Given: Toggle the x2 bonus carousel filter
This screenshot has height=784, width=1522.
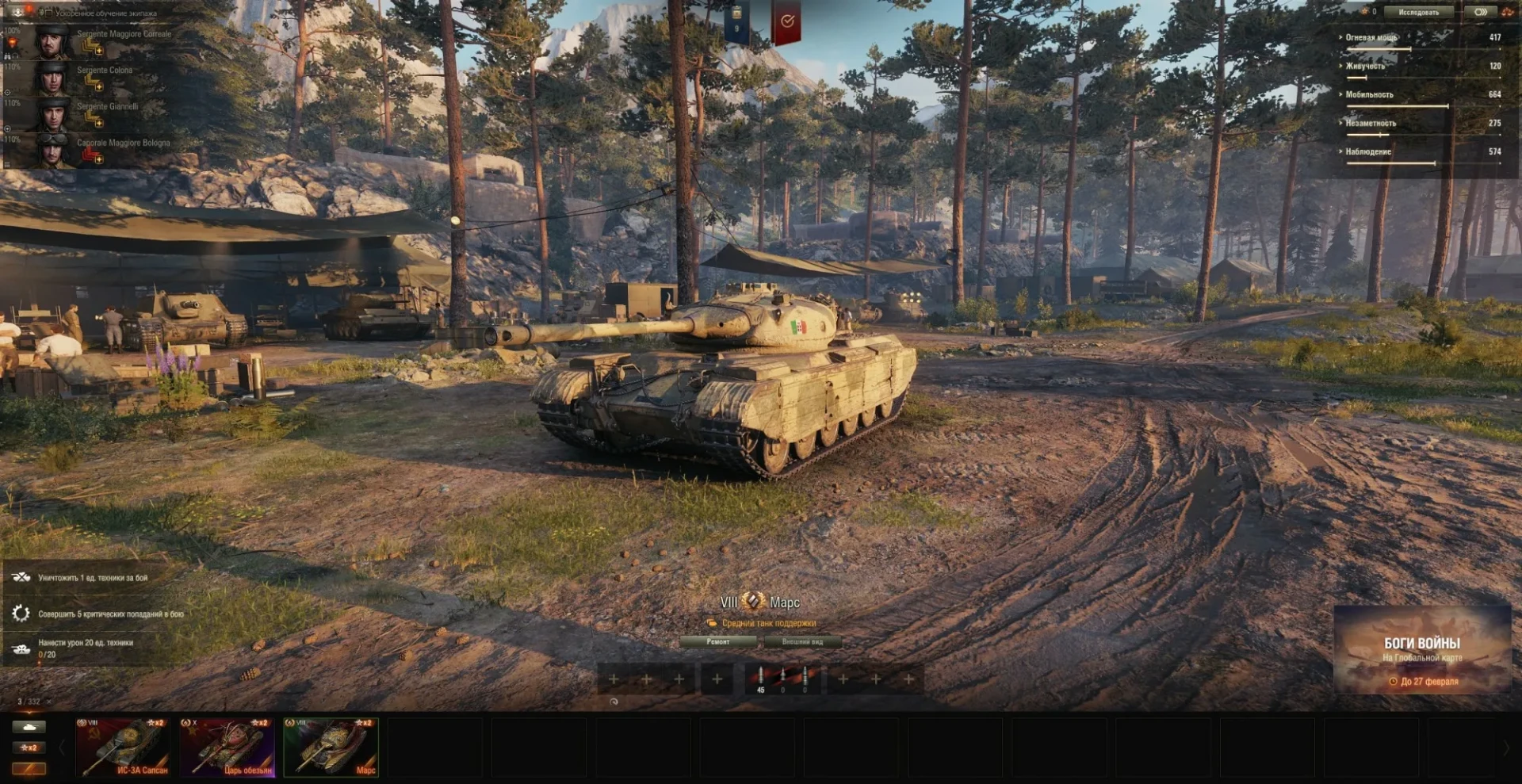Looking at the screenshot, I should pos(29,748).
